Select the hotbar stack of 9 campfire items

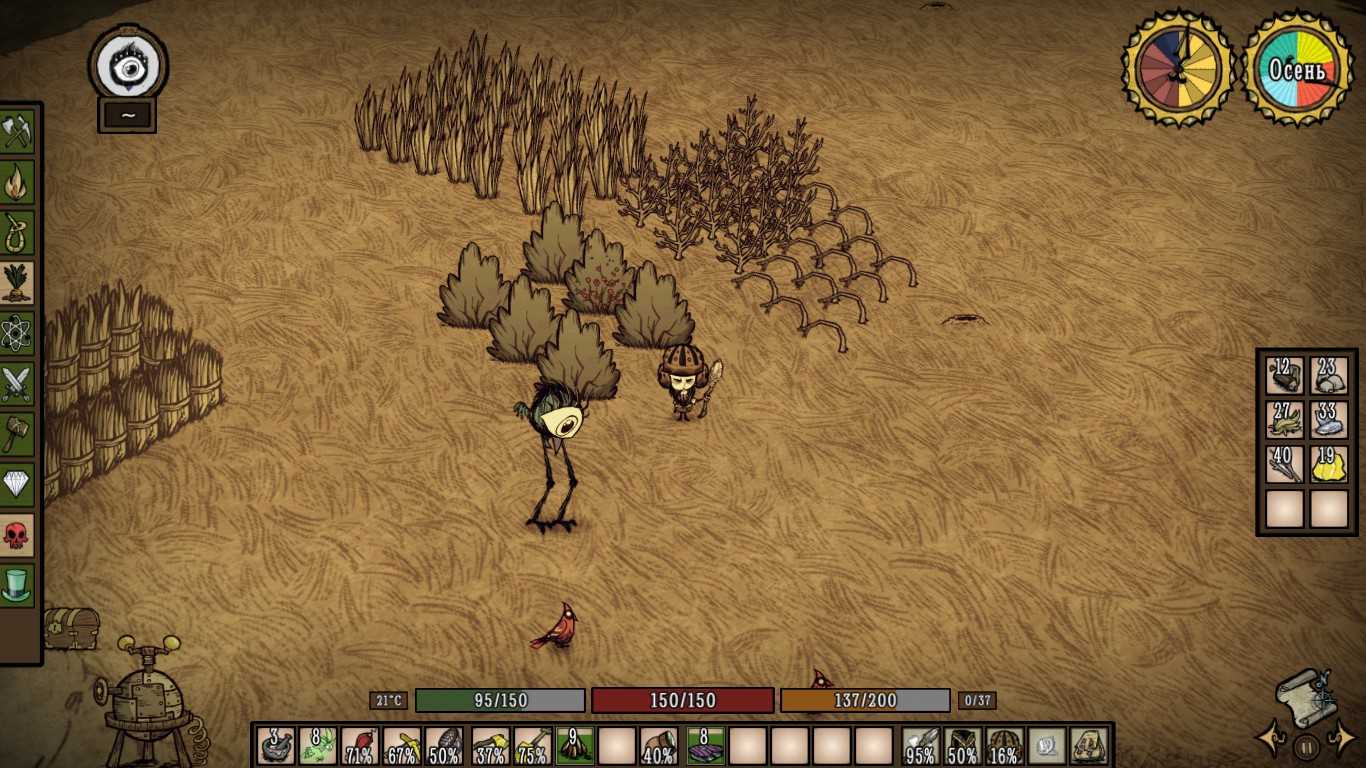tap(575, 746)
